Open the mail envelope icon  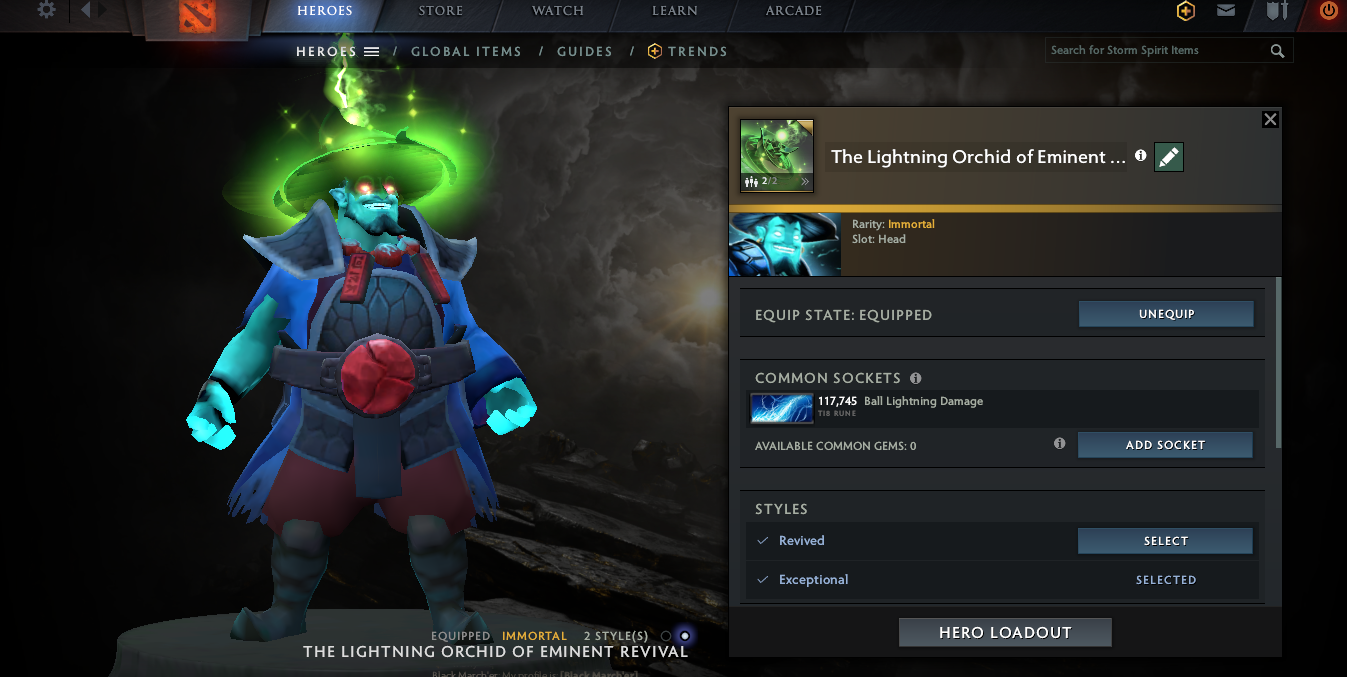click(1226, 11)
